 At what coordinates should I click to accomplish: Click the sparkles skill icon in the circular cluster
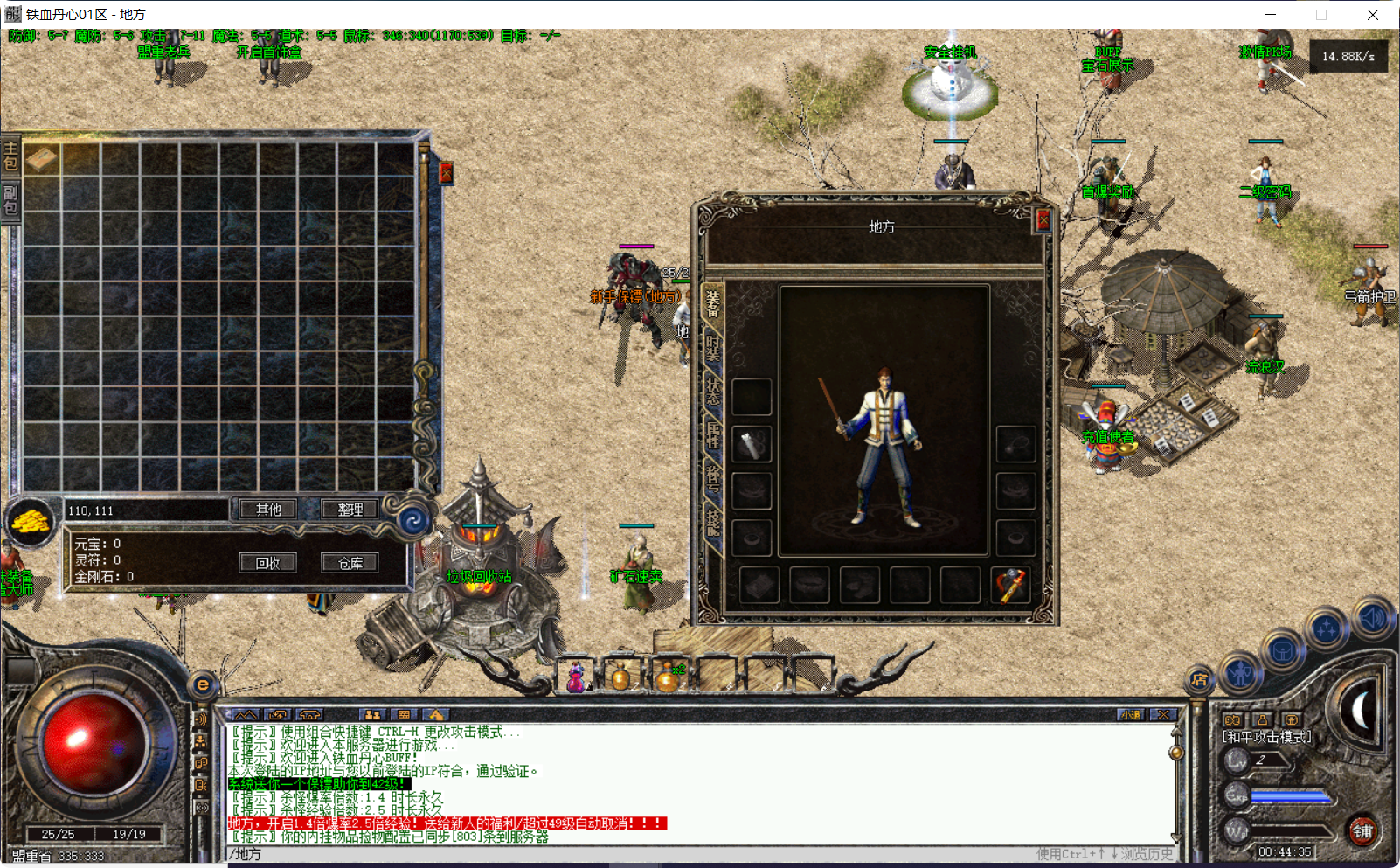click(1326, 627)
